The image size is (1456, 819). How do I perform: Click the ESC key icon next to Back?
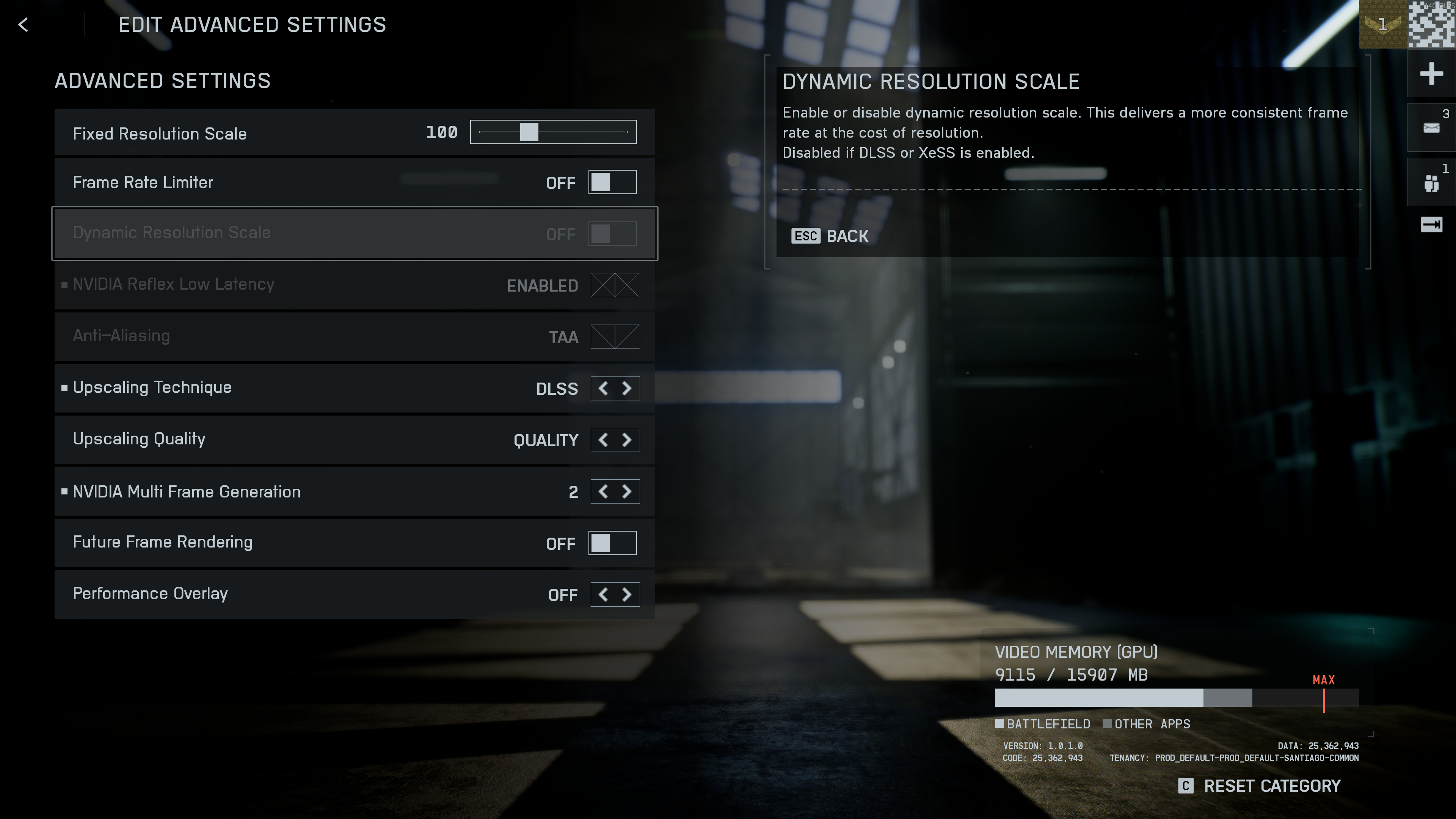click(x=805, y=236)
